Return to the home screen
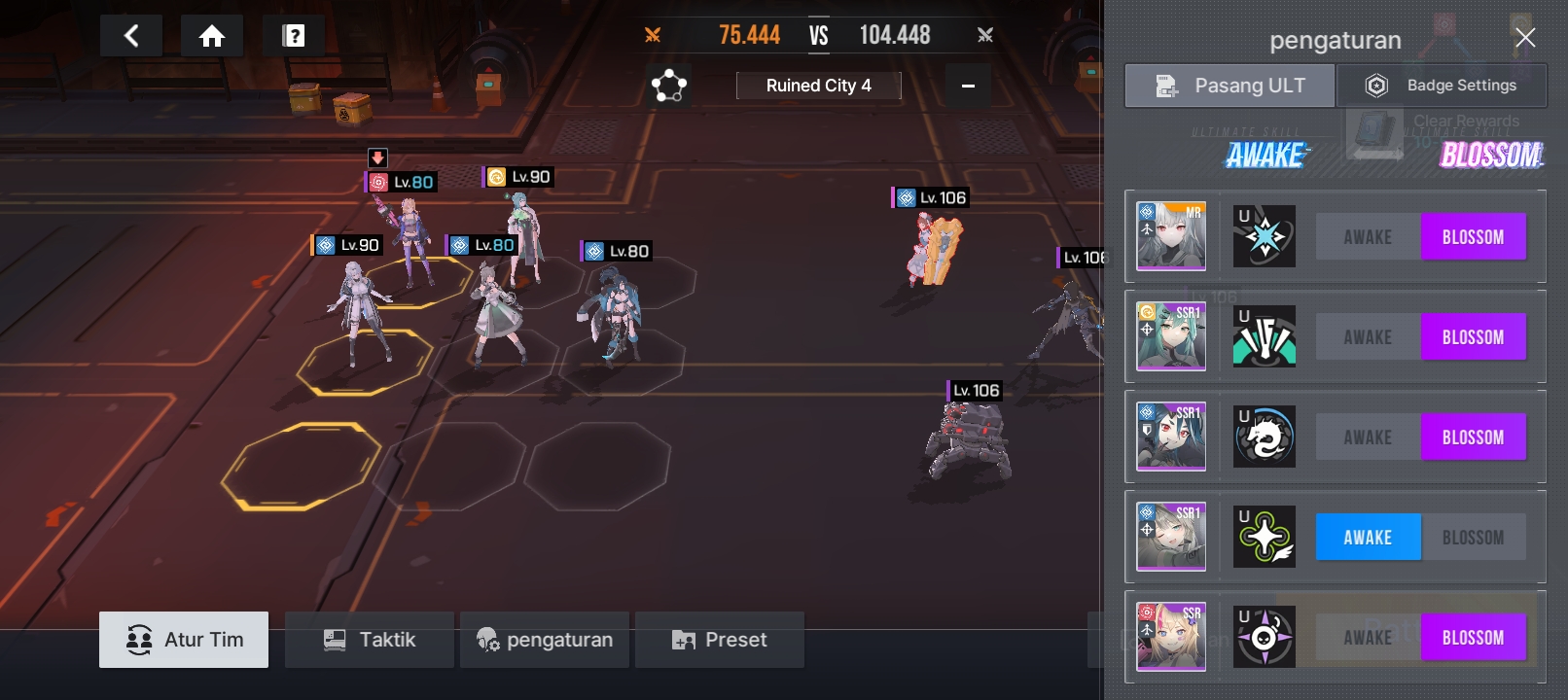Image resolution: width=1568 pixels, height=700 pixels. (212, 37)
